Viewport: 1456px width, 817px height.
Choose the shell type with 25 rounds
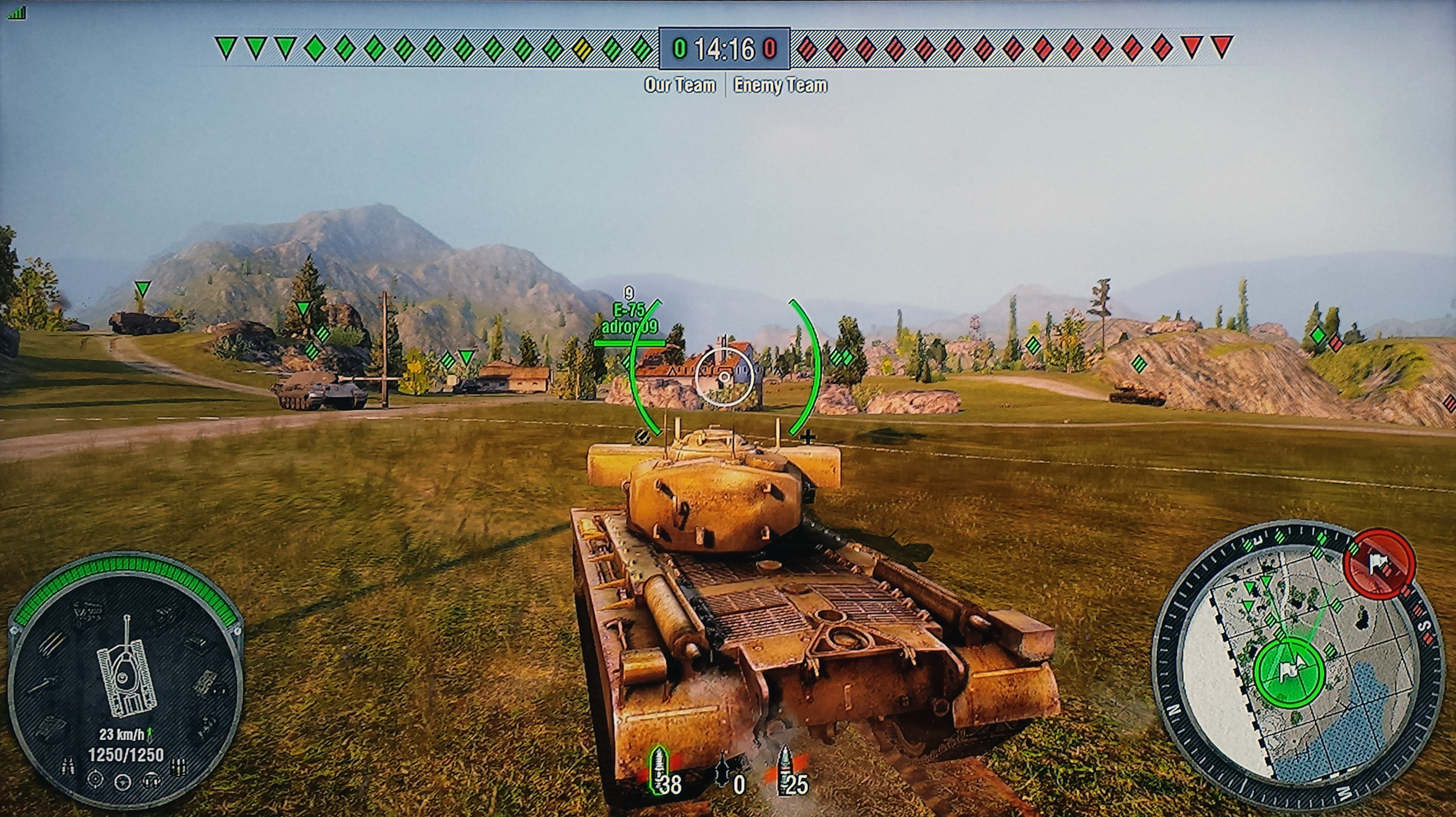pos(785,771)
